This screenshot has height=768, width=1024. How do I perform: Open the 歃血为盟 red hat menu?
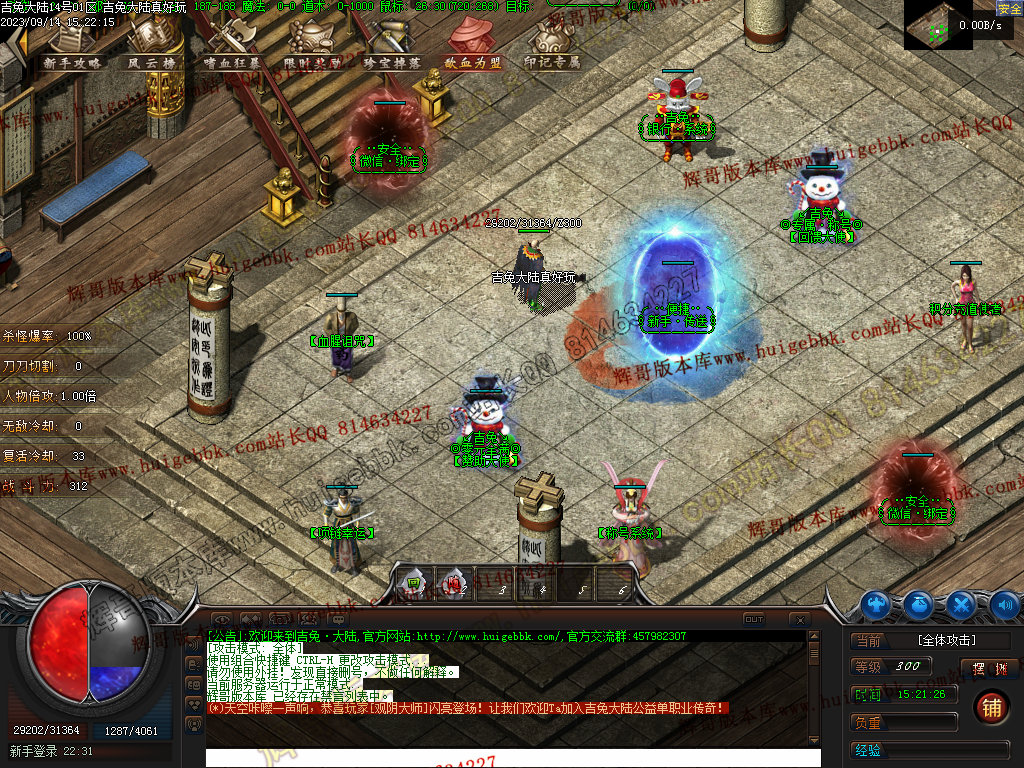pyautogui.click(x=472, y=54)
